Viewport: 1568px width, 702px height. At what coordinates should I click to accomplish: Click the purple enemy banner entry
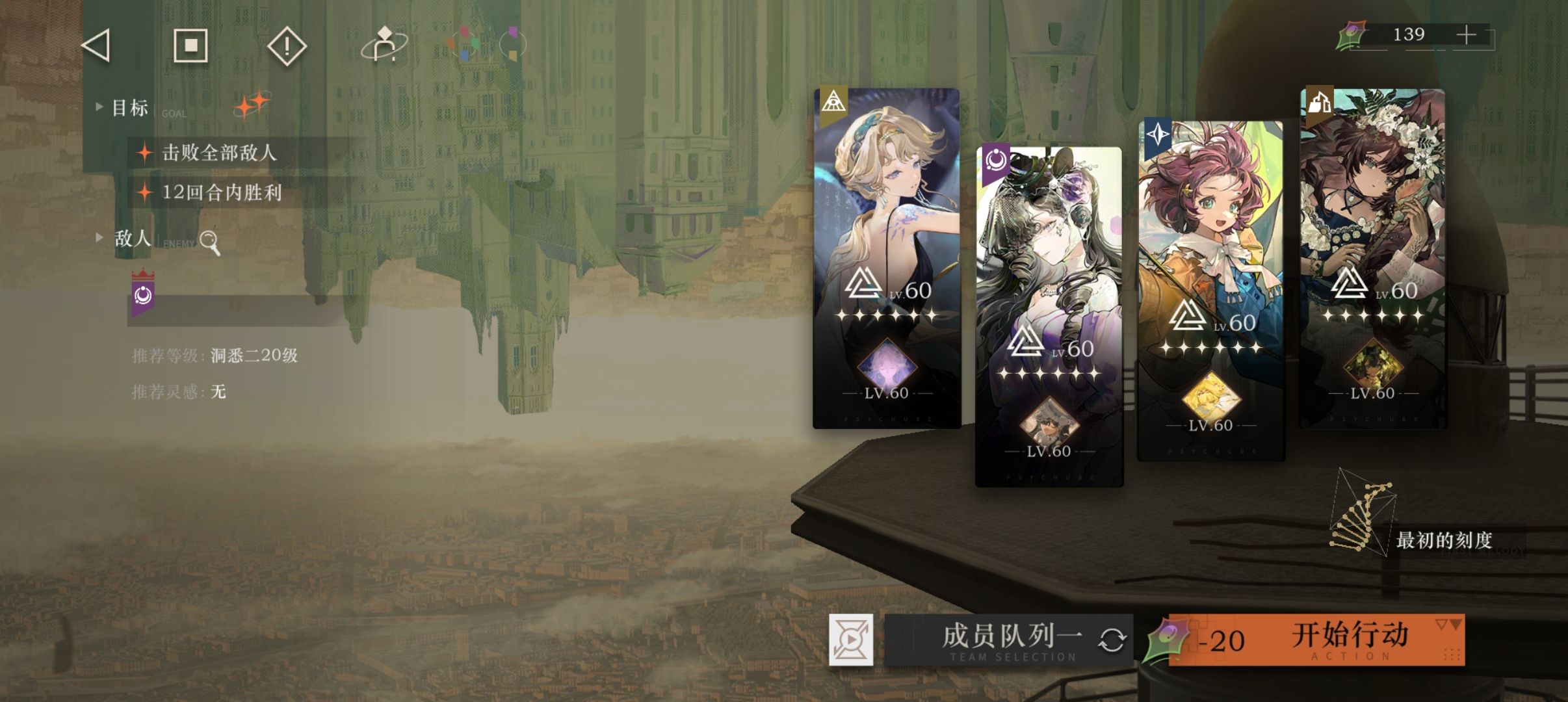tap(143, 296)
